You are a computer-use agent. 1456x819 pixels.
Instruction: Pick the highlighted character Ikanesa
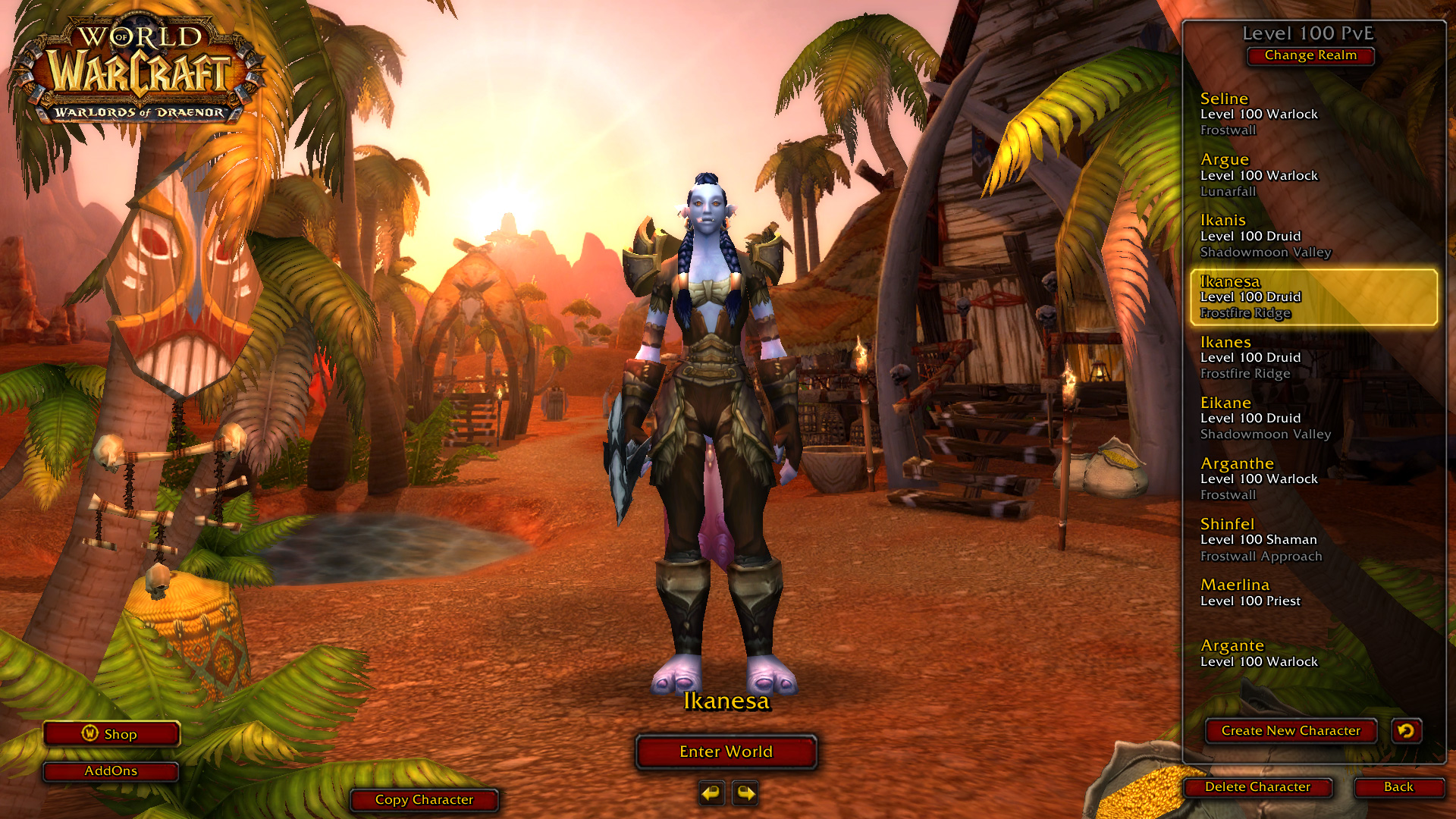click(x=1312, y=297)
